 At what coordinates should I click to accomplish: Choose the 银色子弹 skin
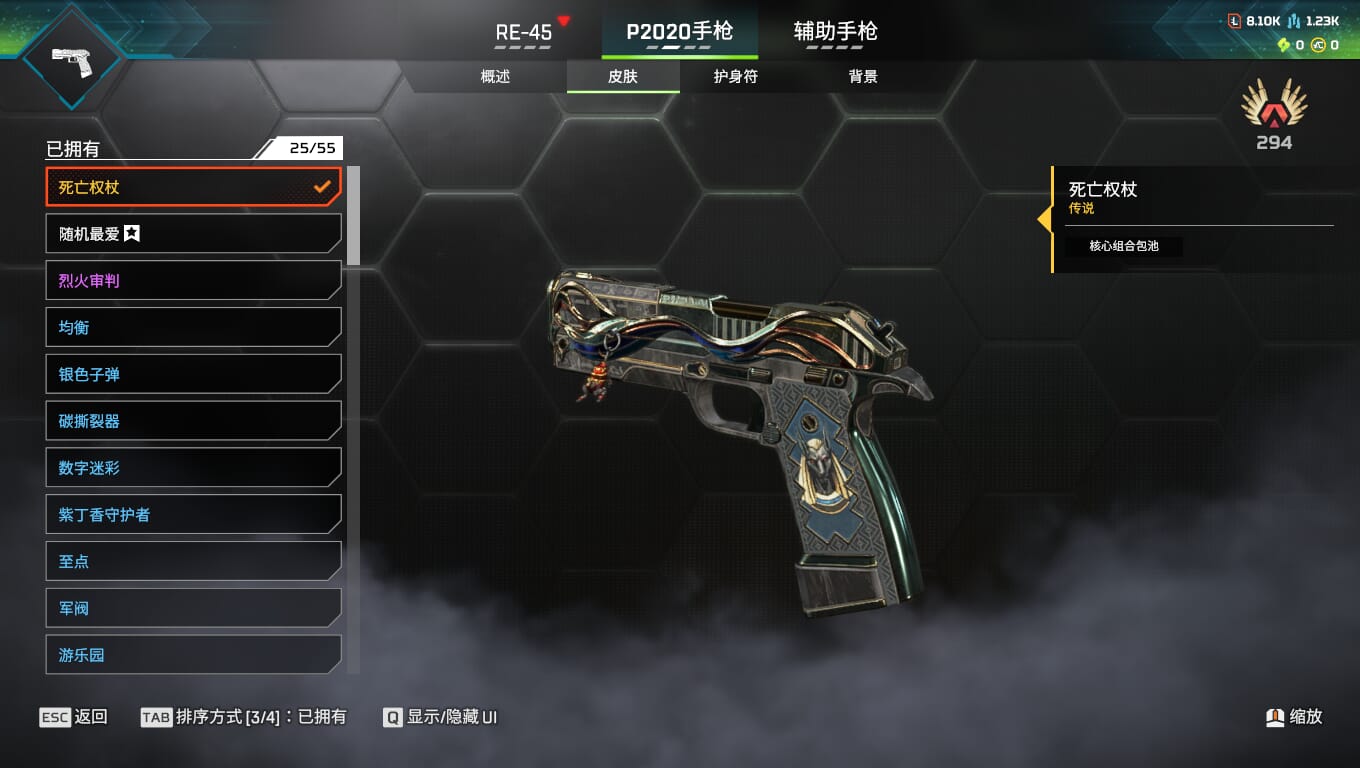[x=193, y=375]
